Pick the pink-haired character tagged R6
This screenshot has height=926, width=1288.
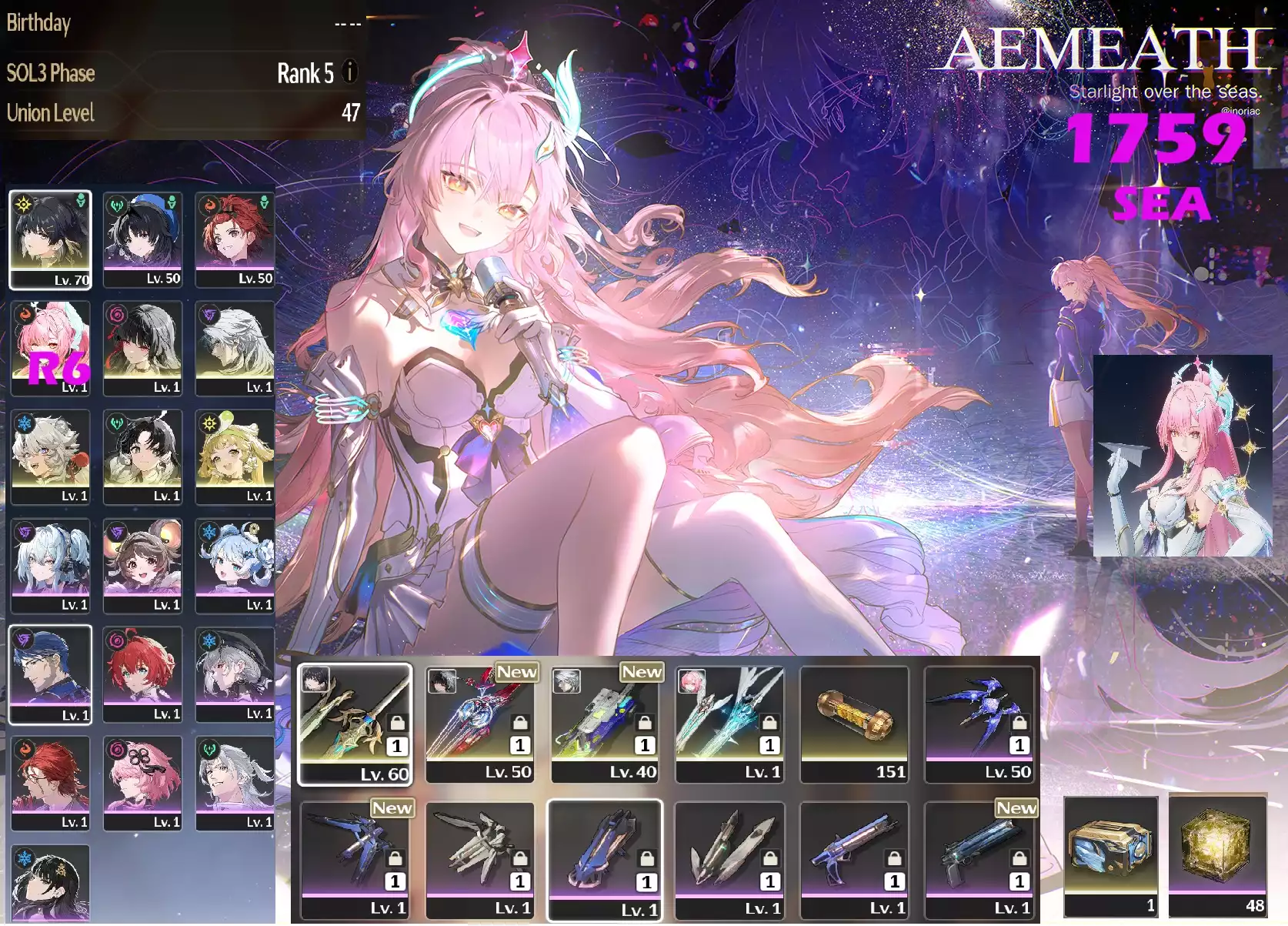coord(51,349)
